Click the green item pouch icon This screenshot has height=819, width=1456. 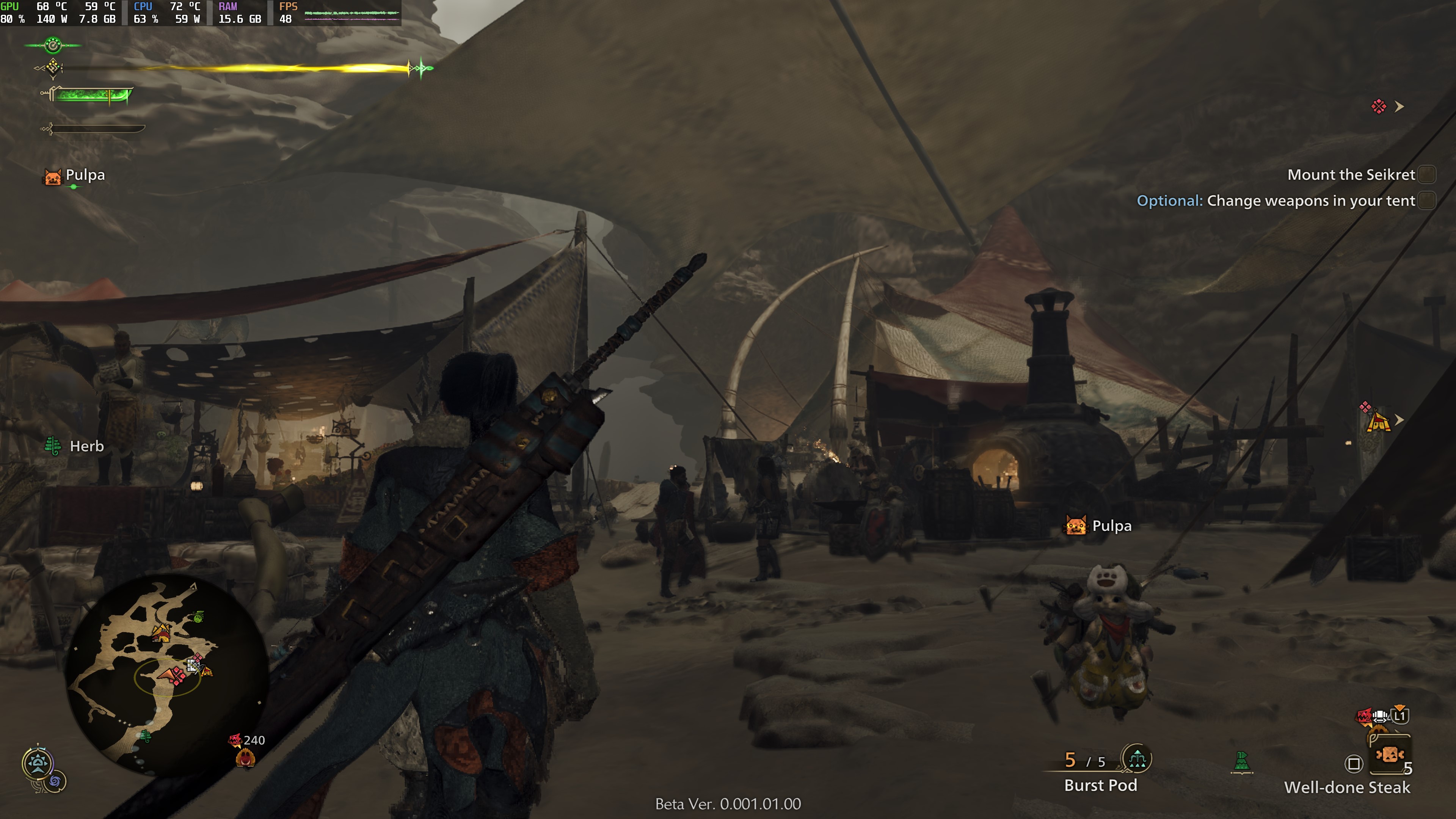(x=1241, y=761)
